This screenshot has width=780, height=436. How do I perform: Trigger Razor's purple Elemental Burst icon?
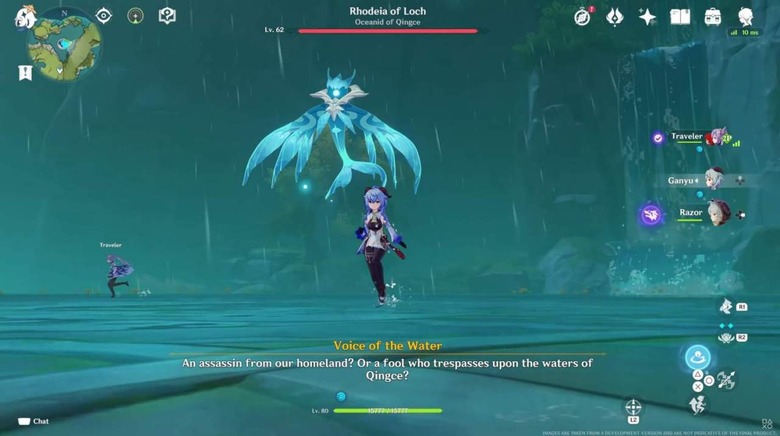[x=651, y=214]
